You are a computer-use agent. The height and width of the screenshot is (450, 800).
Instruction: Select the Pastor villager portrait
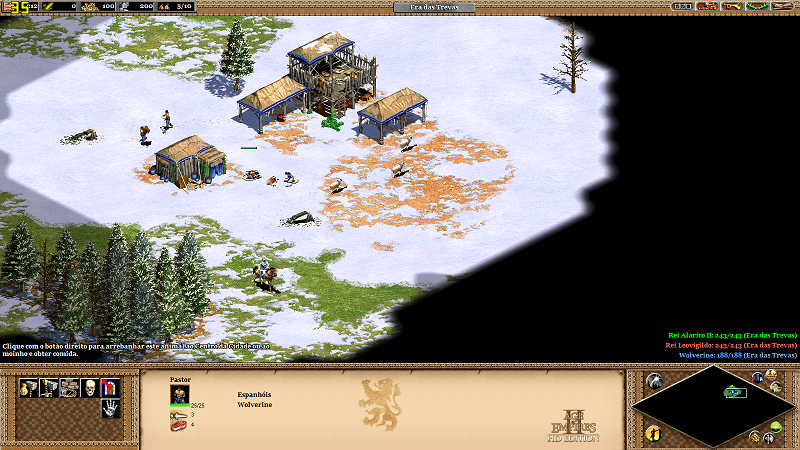click(x=179, y=395)
